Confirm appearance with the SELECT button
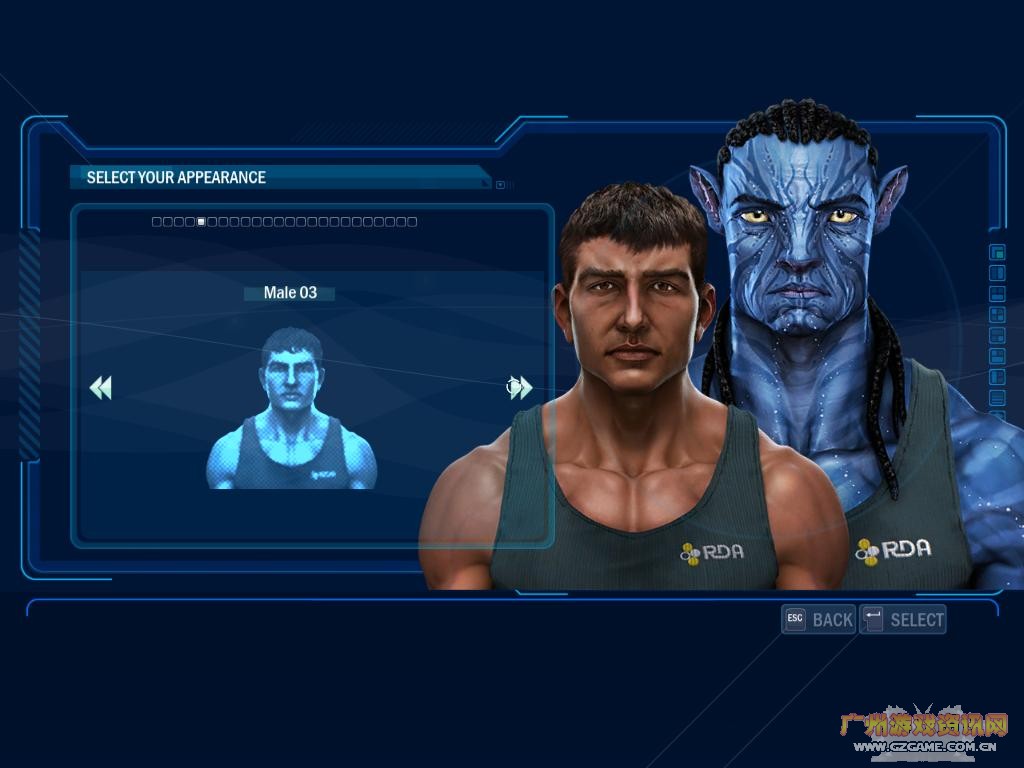Image resolution: width=1024 pixels, height=768 pixels. [903, 620]
